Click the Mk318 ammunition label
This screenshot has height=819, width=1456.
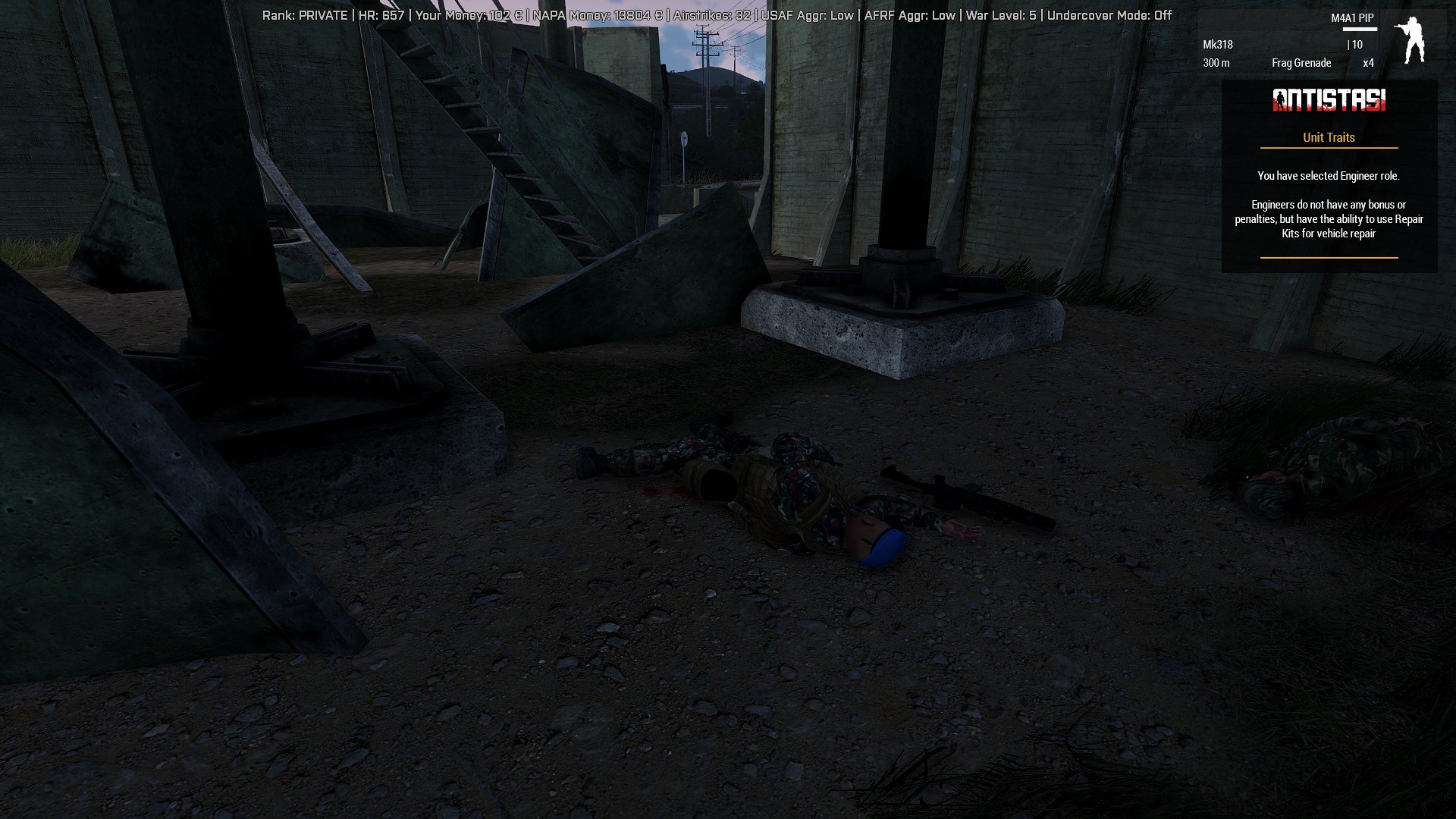pyautogui.click(x=1217, y=45)
